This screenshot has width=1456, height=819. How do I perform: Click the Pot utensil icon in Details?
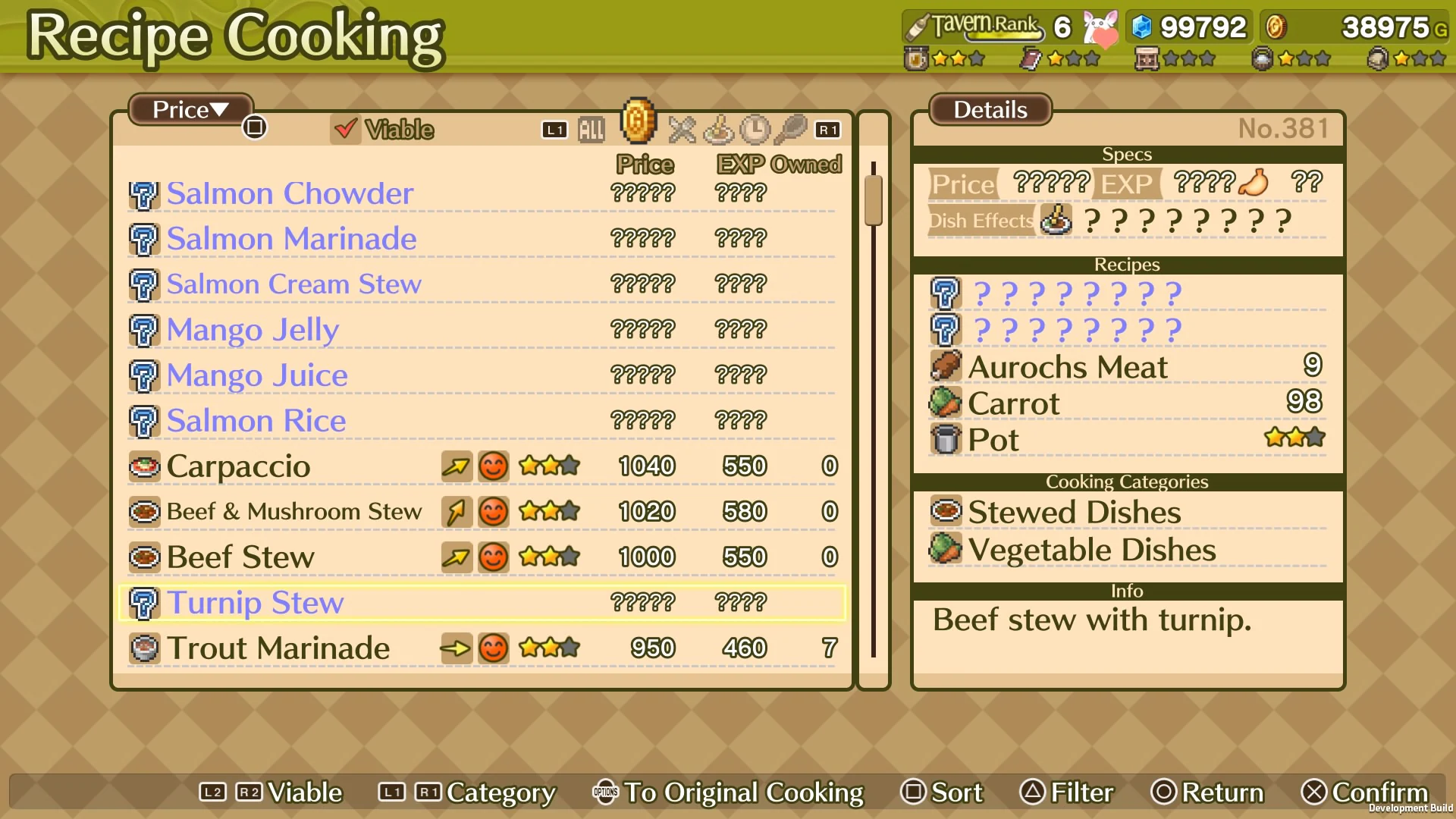click(x=945, y=439)
